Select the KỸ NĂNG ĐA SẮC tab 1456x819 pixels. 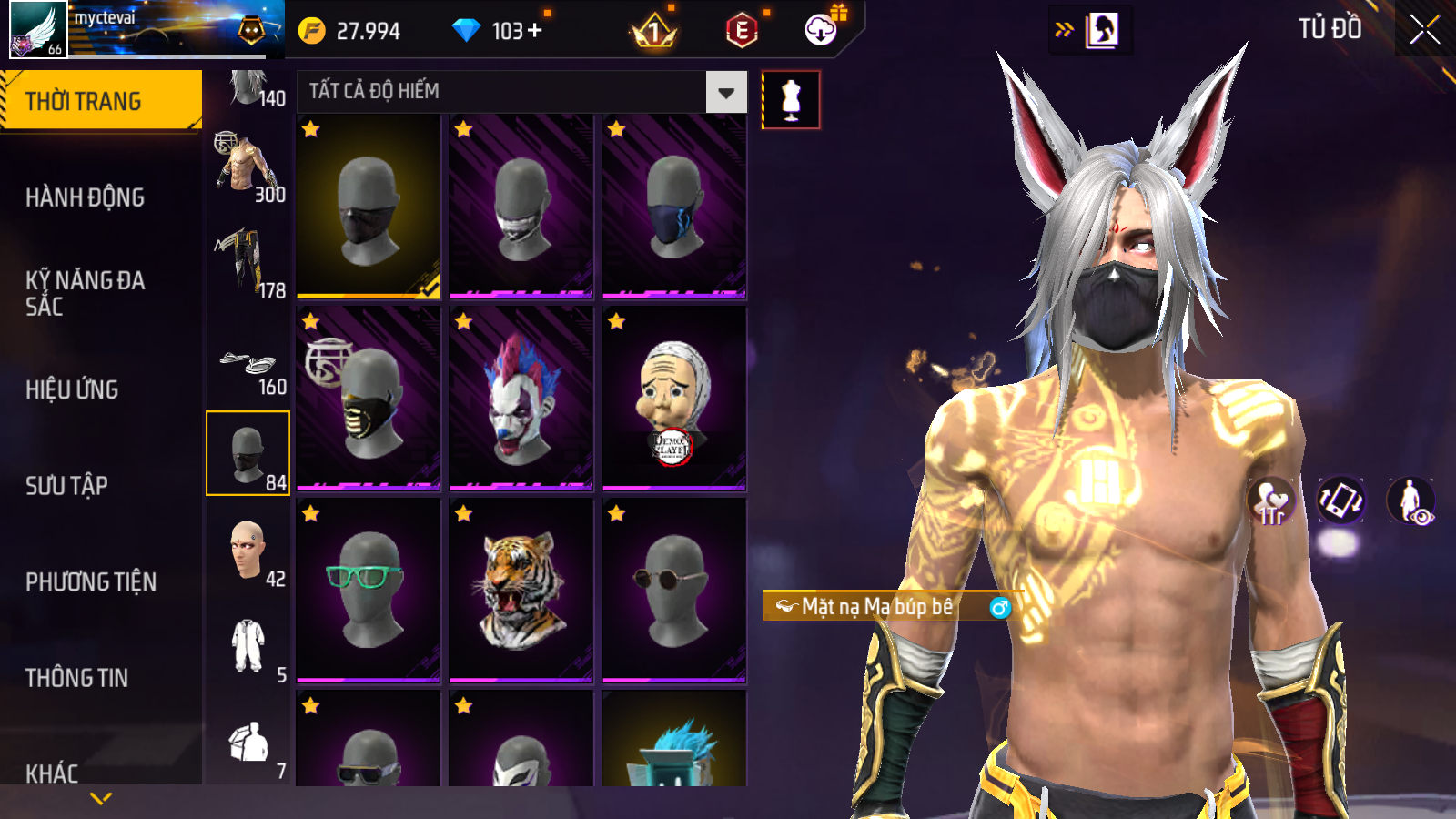point(86,293)
